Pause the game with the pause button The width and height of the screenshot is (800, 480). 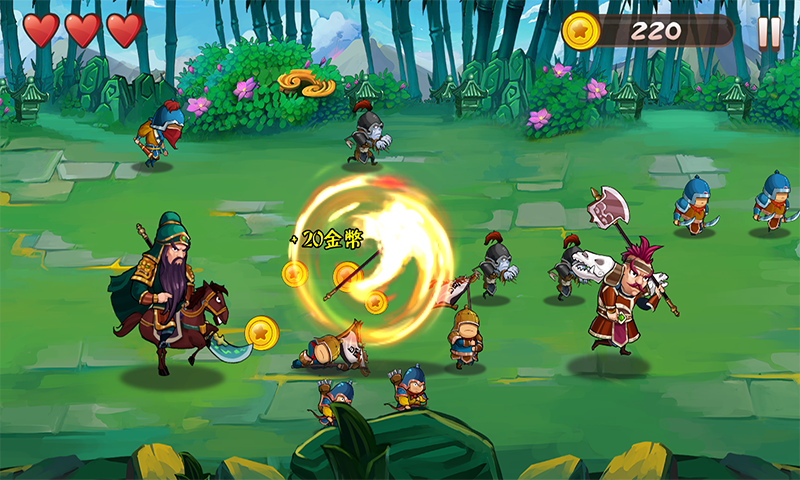click(x=768, y=32)
